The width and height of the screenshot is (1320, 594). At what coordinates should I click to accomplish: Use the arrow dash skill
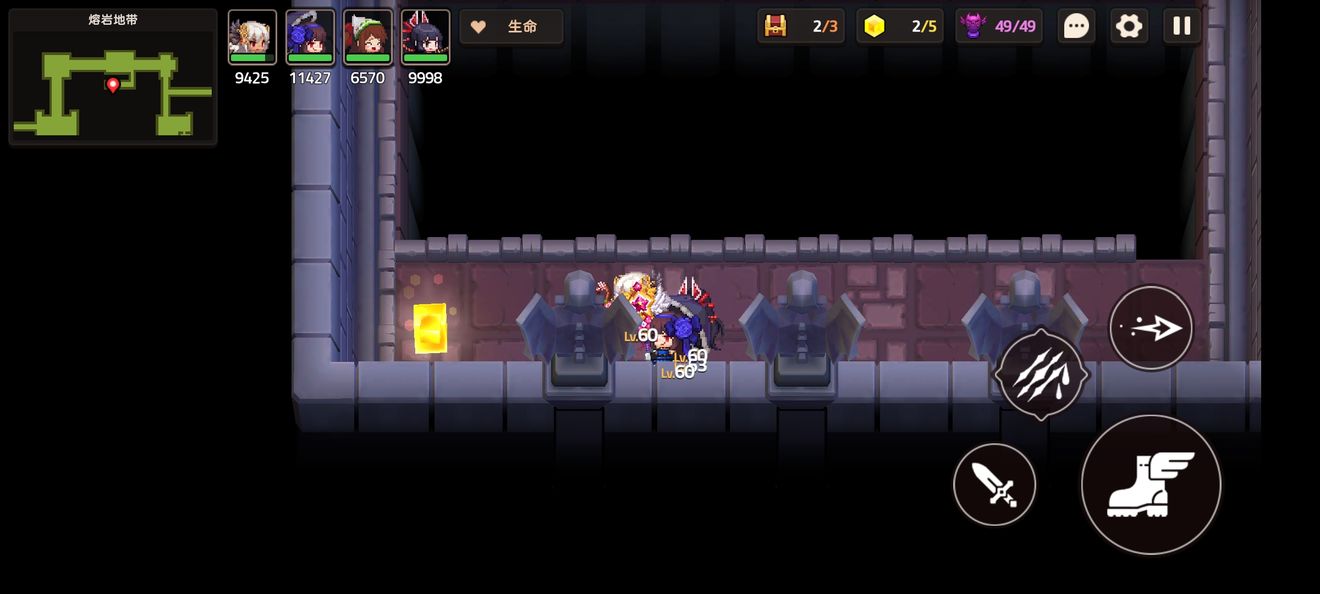point(1151,328)
